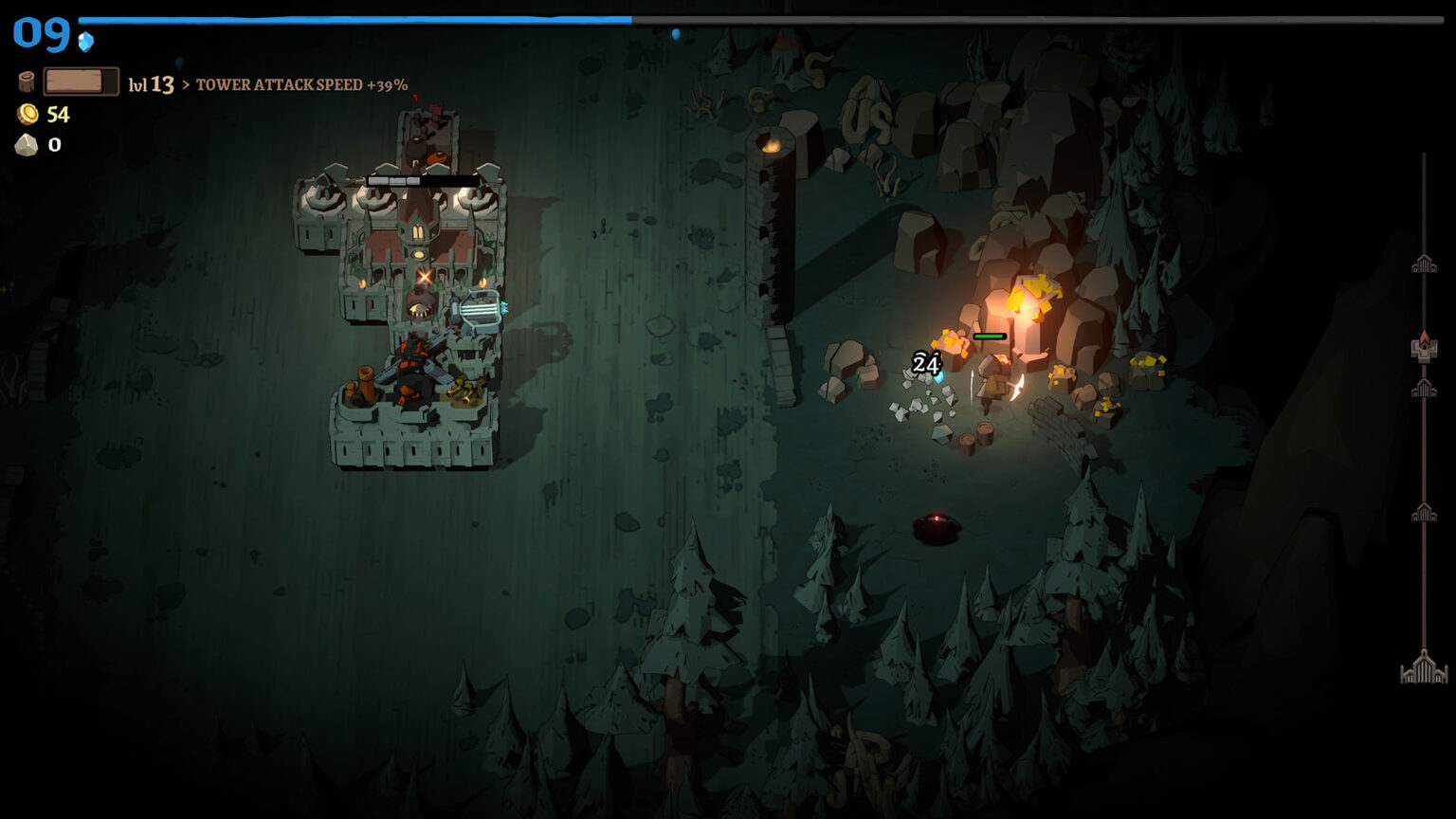Click the topmost castle milestone on right track
This screenshot has height=819, width=1456.
1425,262
